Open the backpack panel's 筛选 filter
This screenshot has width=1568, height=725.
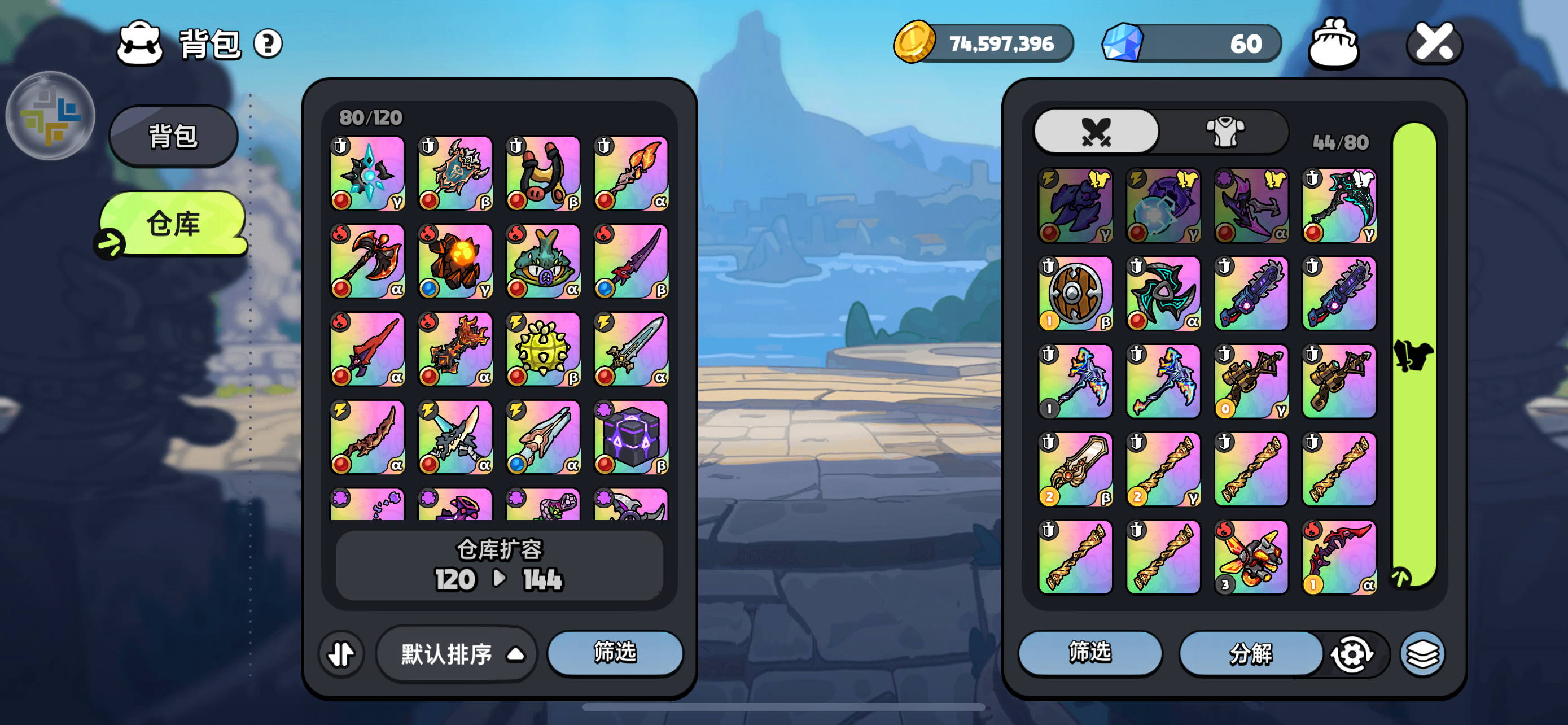coord(1089,653)
